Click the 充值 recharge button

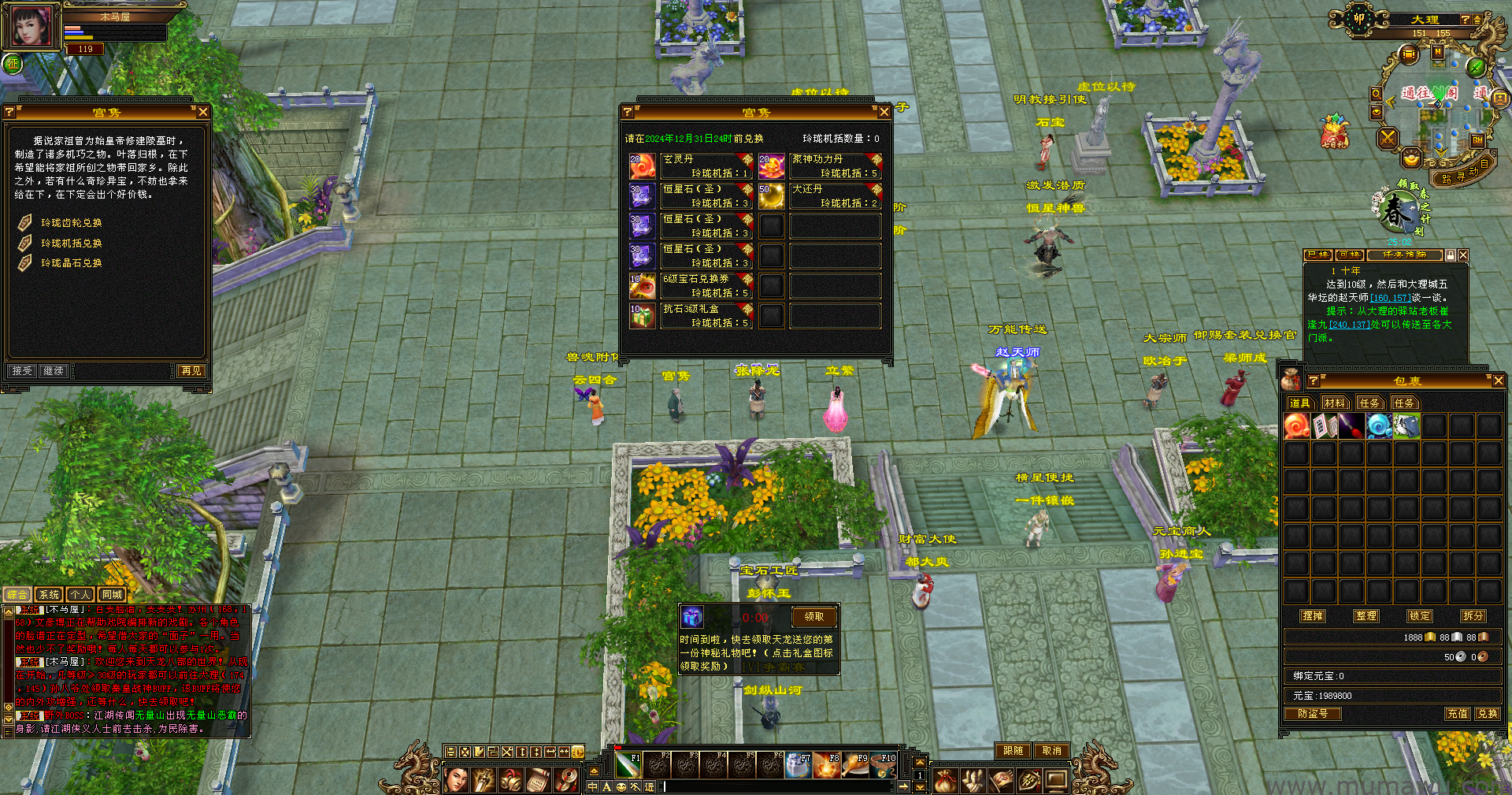coord(1457,714)
